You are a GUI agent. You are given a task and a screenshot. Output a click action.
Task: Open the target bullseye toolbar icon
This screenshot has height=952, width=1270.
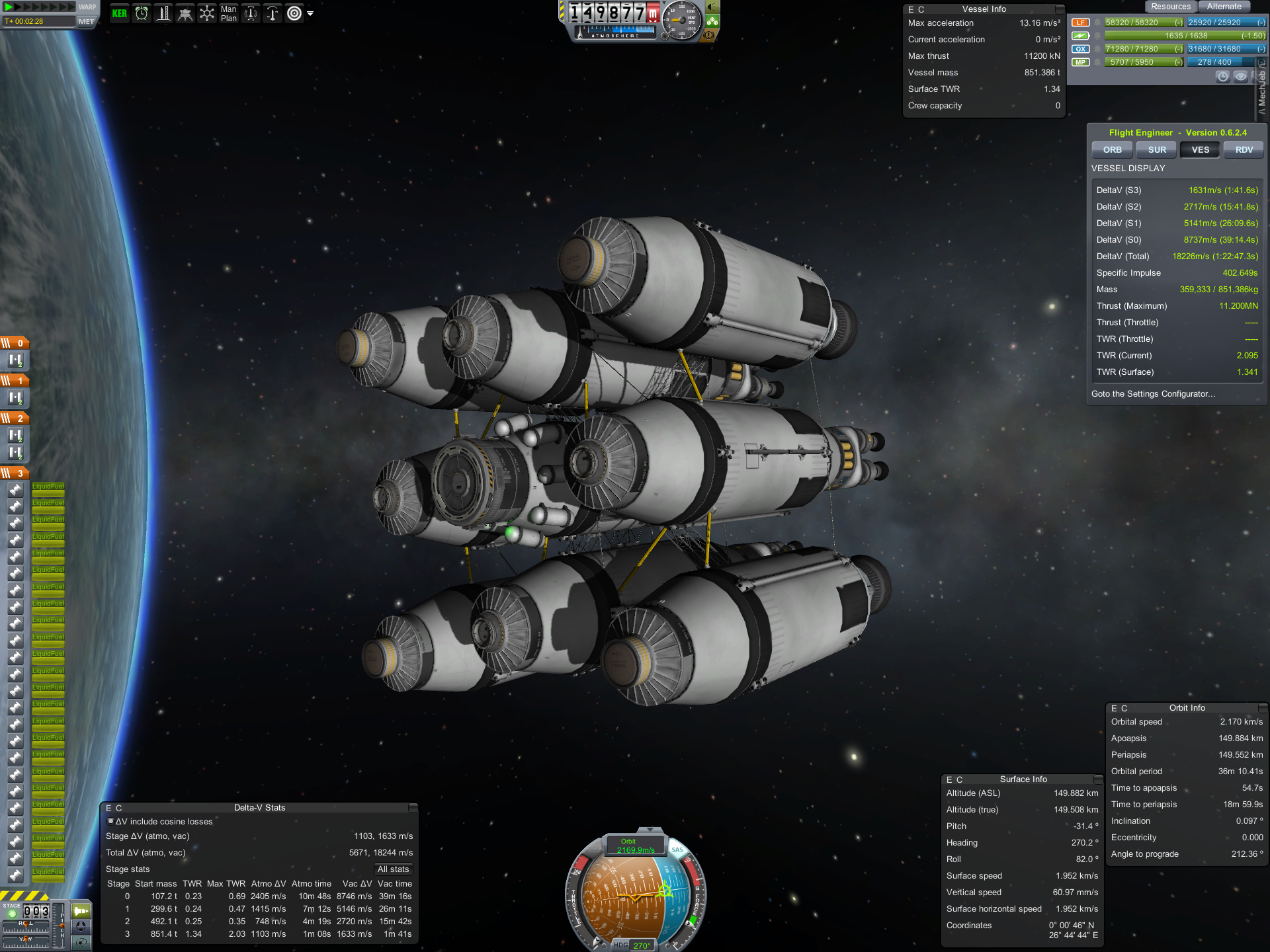pos(294,13)
